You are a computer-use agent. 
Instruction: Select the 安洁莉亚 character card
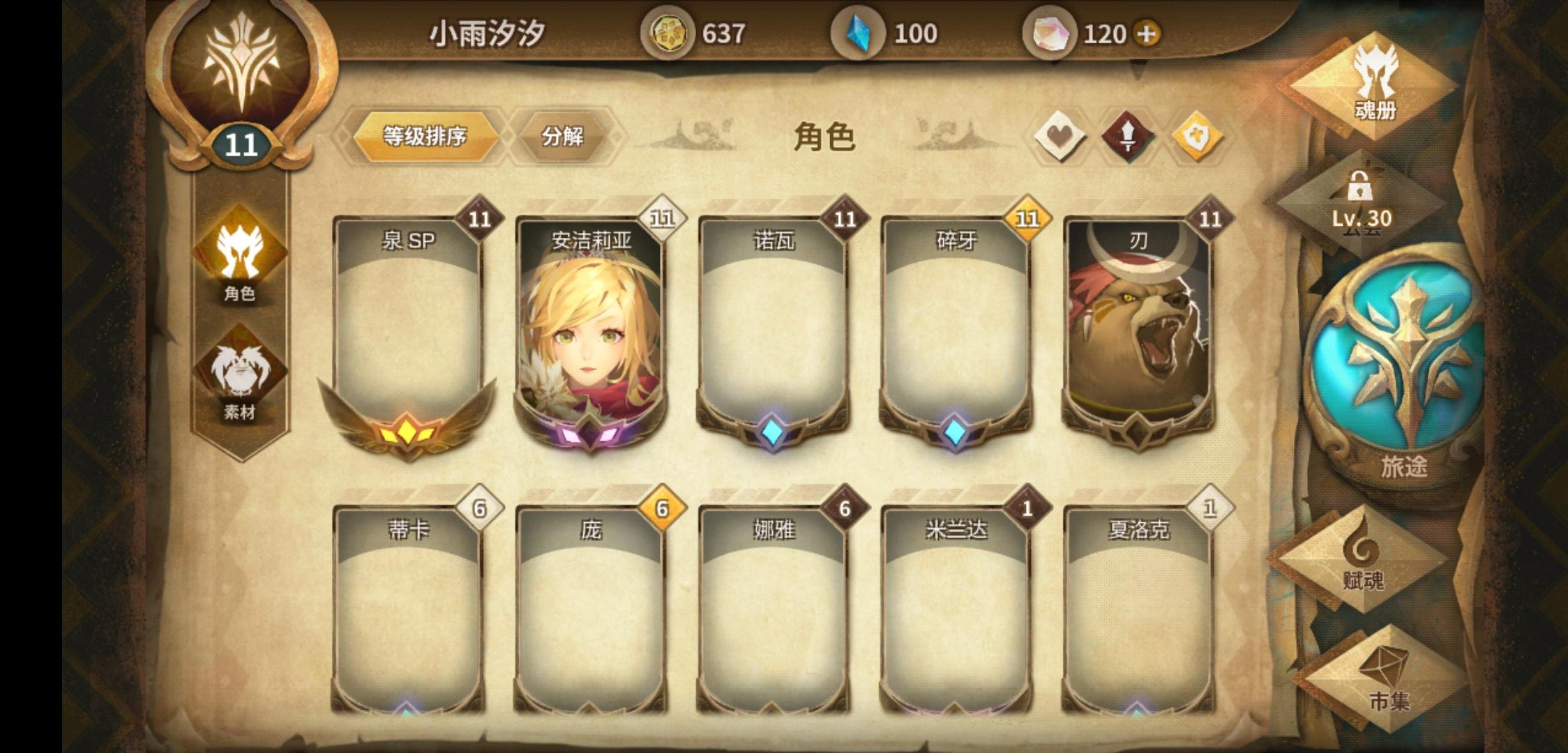(x=588, y=328)
